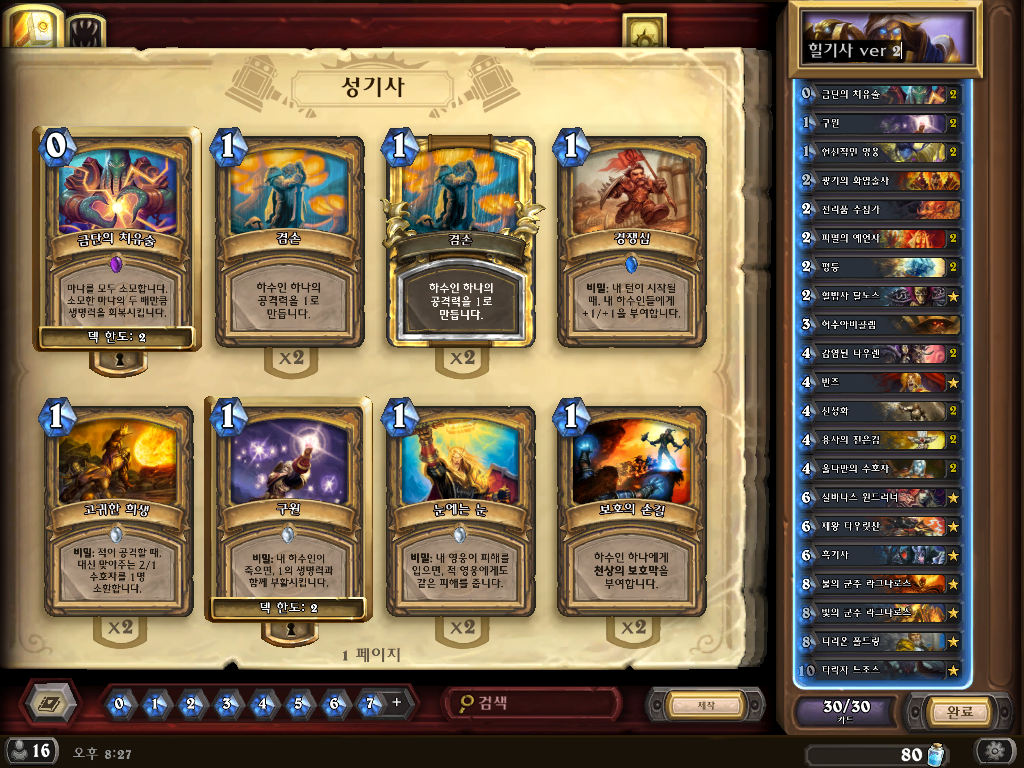
Task: Pick the 눈에는 눈 secret card
Action: (461, 508)
